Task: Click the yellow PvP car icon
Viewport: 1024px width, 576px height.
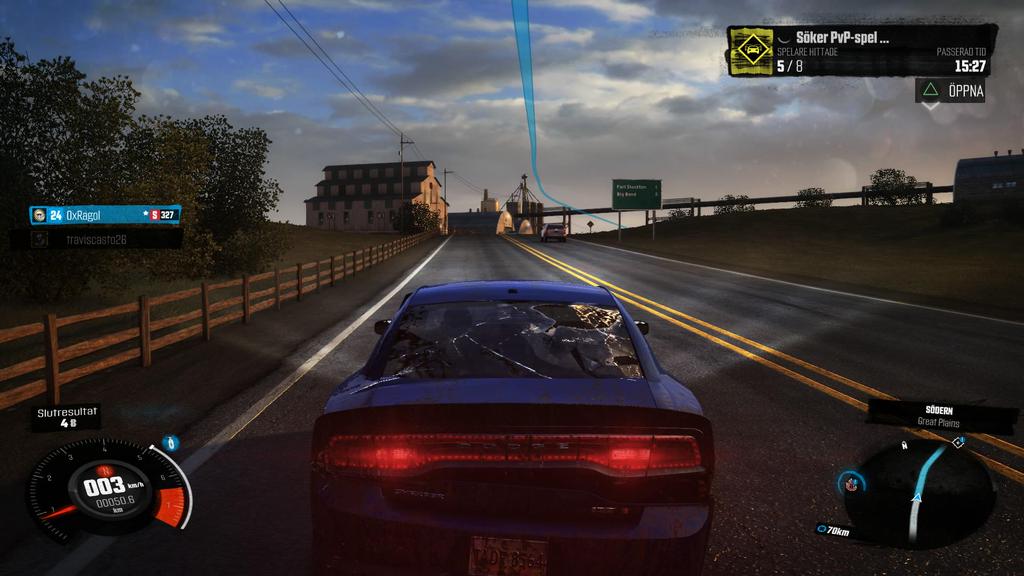Action: [x=751, y=50]
